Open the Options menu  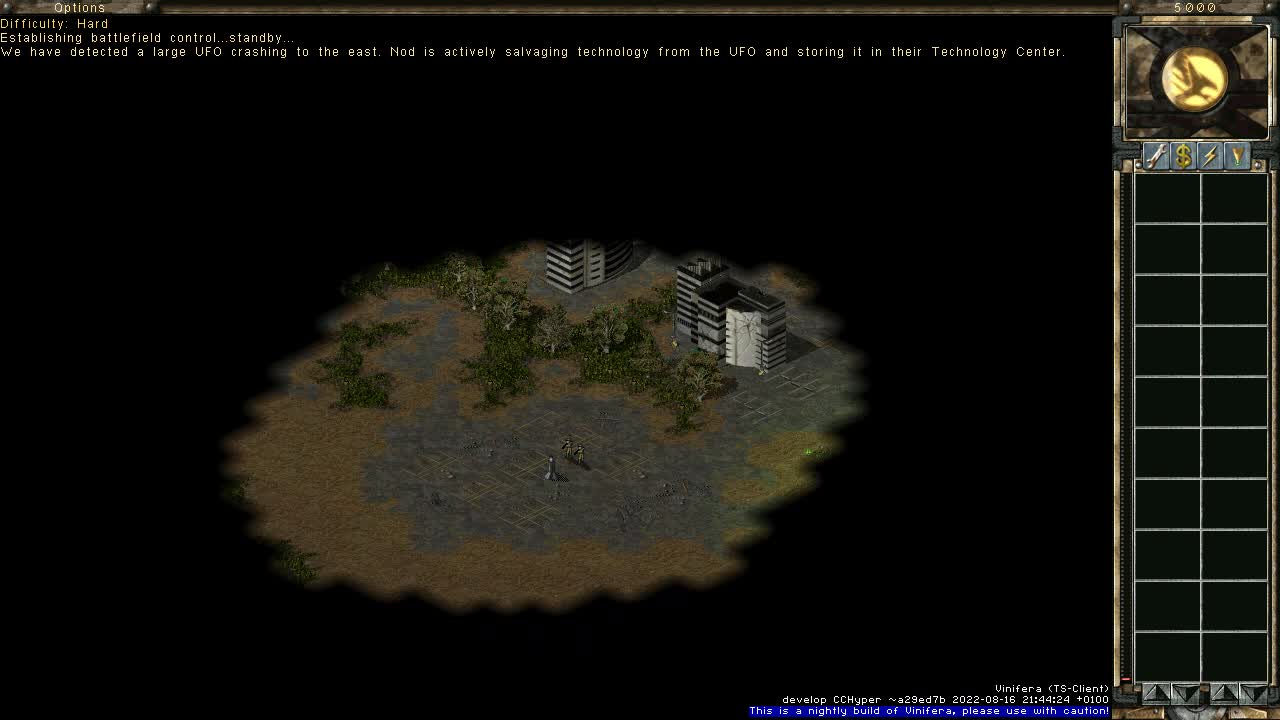79,7
